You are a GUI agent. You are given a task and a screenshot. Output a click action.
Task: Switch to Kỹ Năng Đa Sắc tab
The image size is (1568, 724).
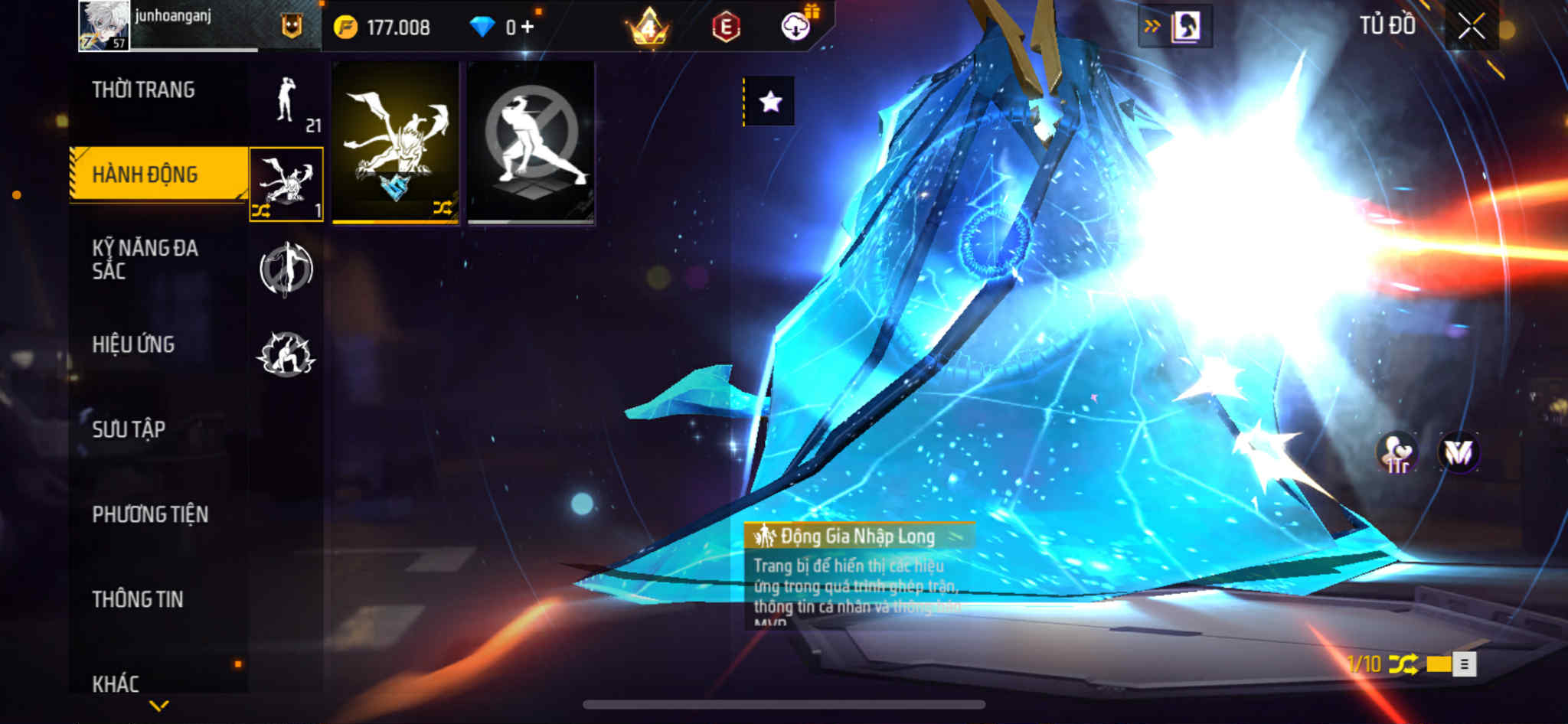point(145,259)
